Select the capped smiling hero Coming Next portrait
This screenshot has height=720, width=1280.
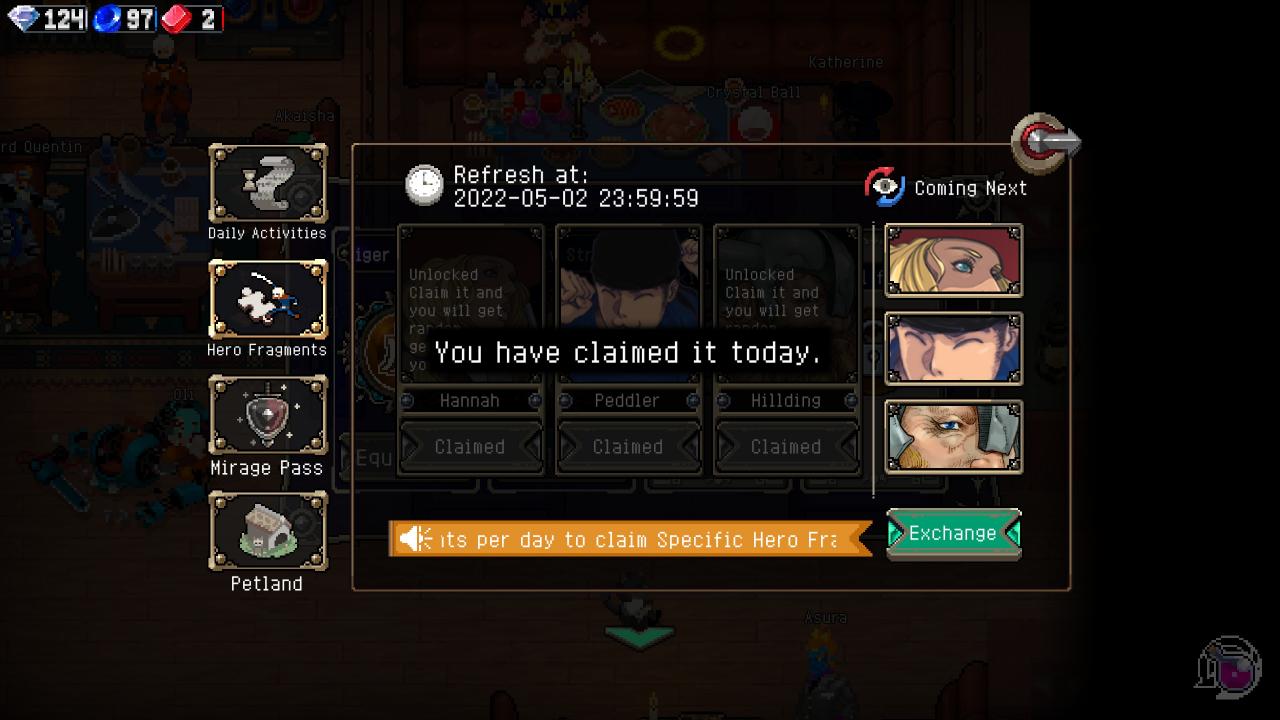click(953, 348)
